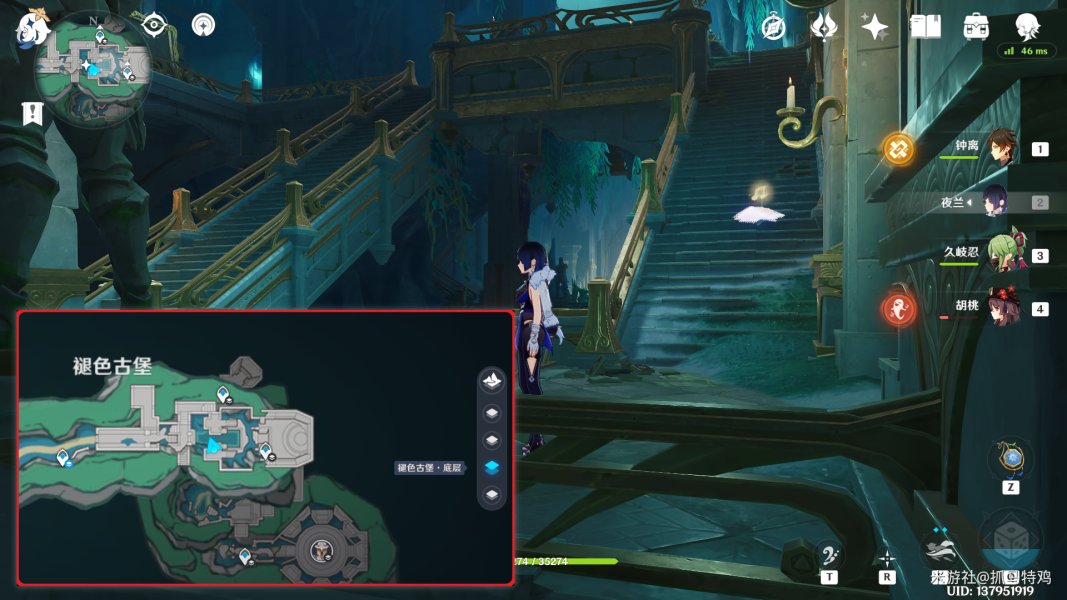Select party member 夜兰
This screenshot has height=600, width=1067.
[x=1001, y=202]
